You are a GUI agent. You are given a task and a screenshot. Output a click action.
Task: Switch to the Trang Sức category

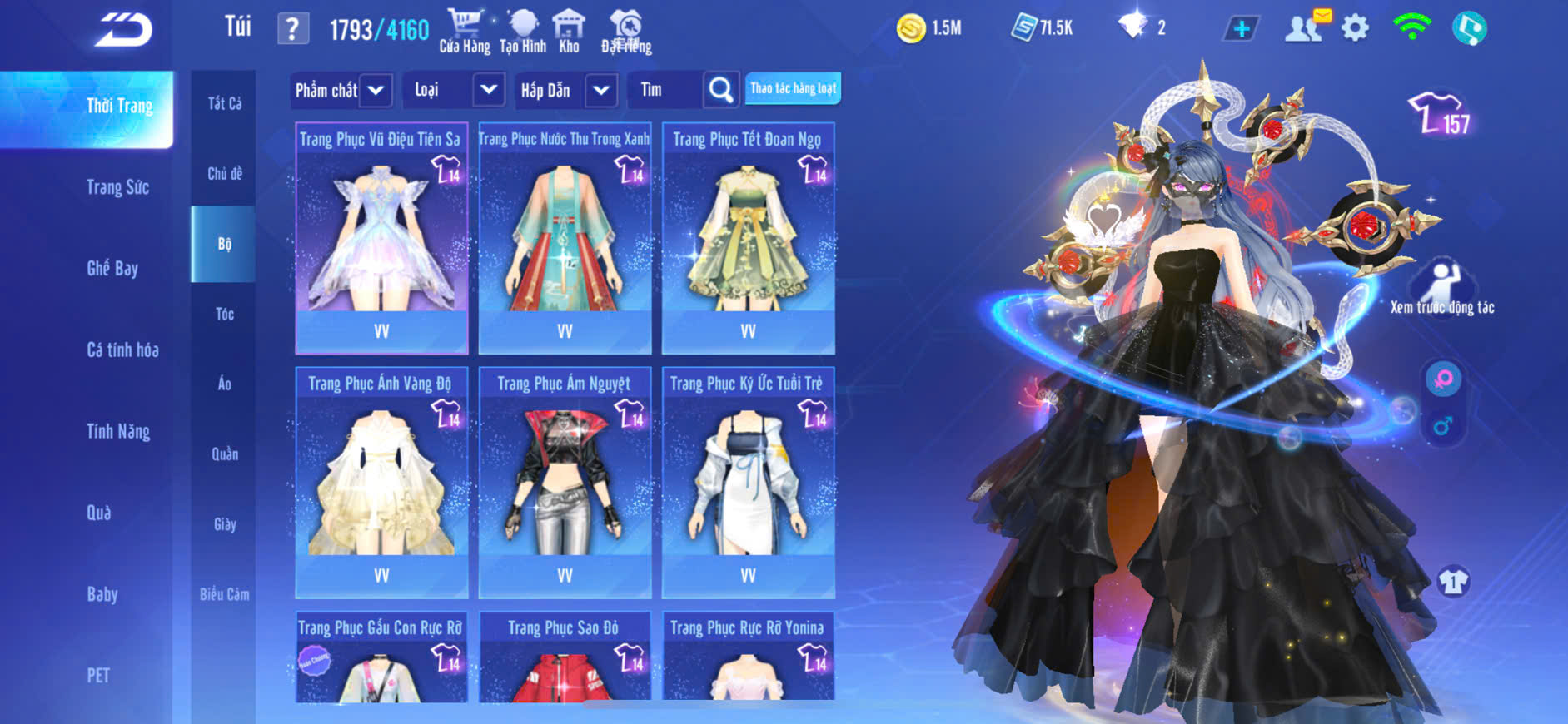[117, 187]
